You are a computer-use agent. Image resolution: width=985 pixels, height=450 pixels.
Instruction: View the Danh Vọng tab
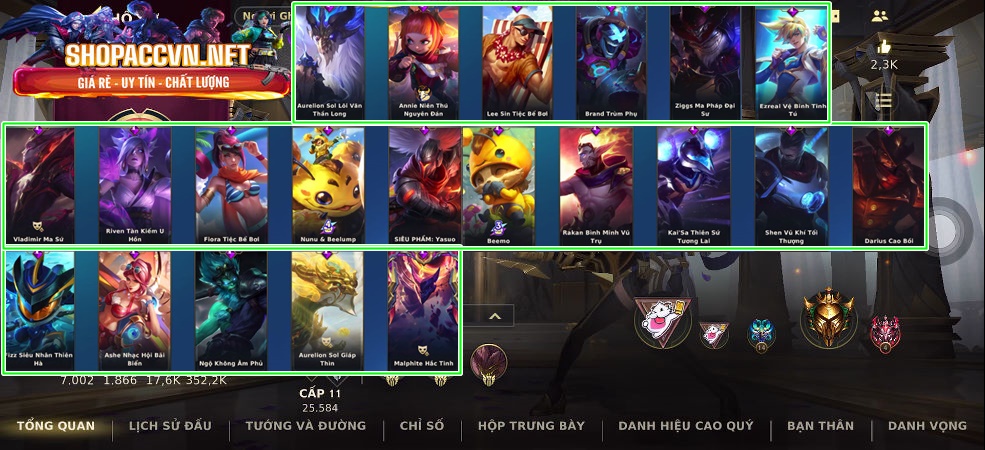[x=927, y=426]
